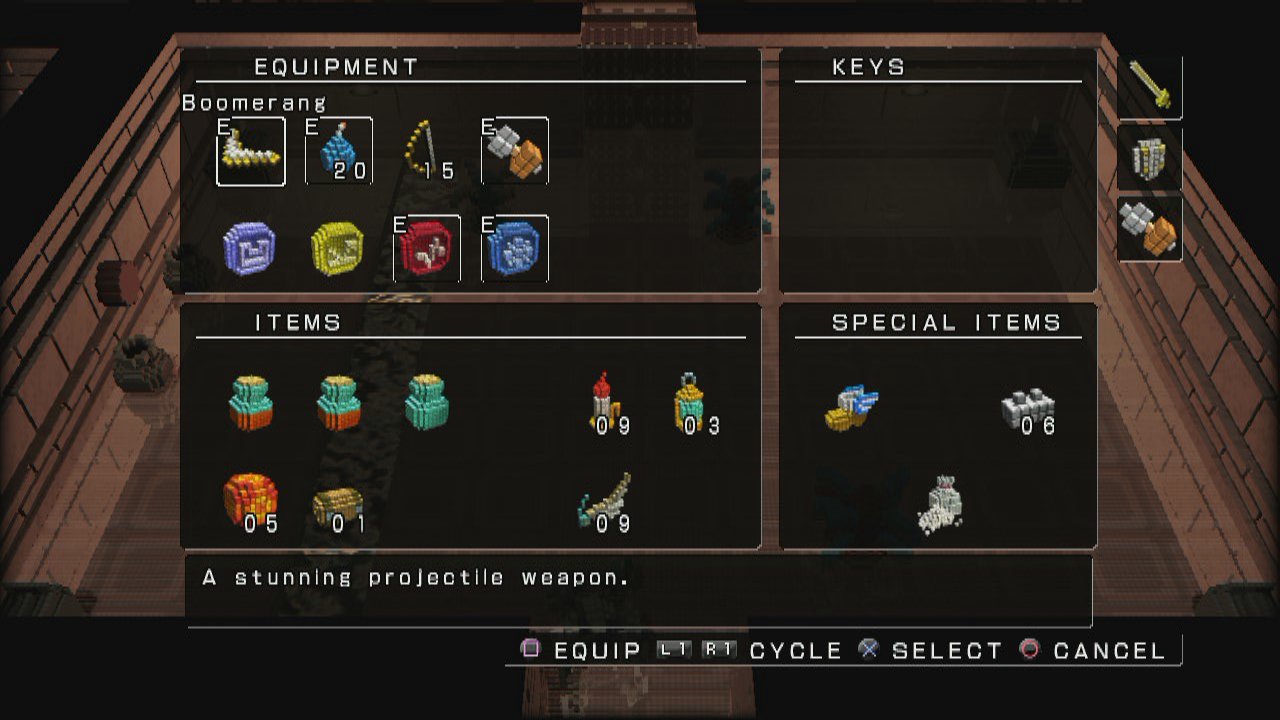The image size is (1280, 720).
Task: Pick the purple medallion in Equipment
Action: click(x=249, y=248)
